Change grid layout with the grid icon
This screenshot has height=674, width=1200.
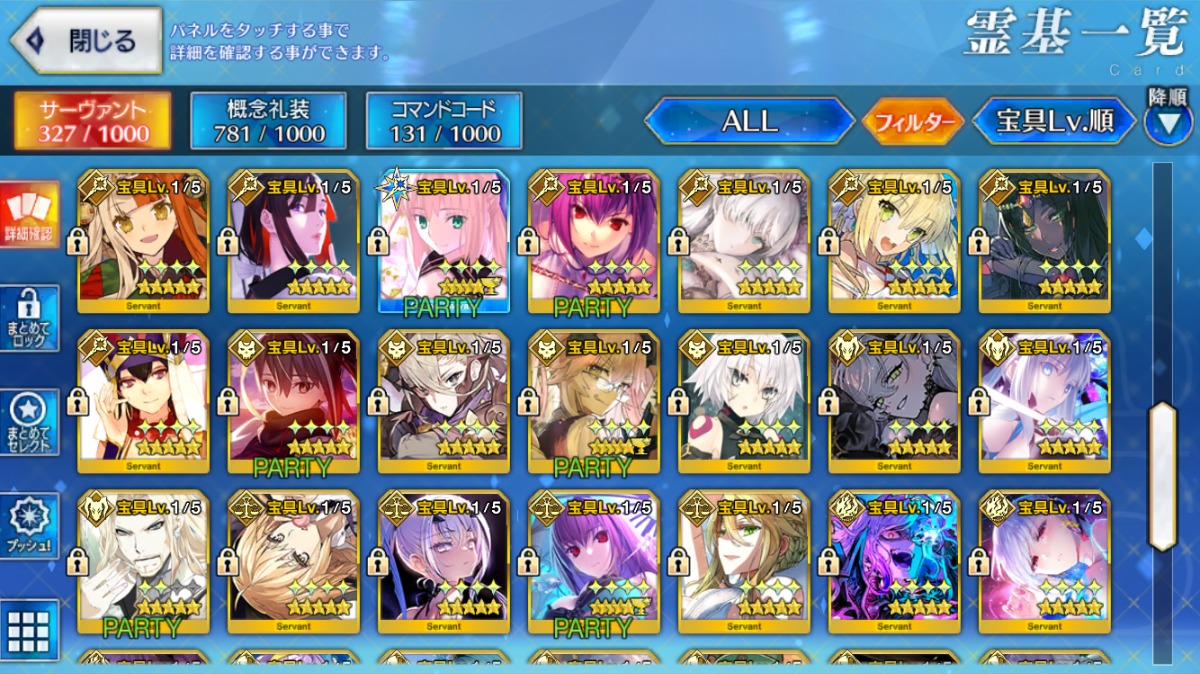(x=29, y=629)
